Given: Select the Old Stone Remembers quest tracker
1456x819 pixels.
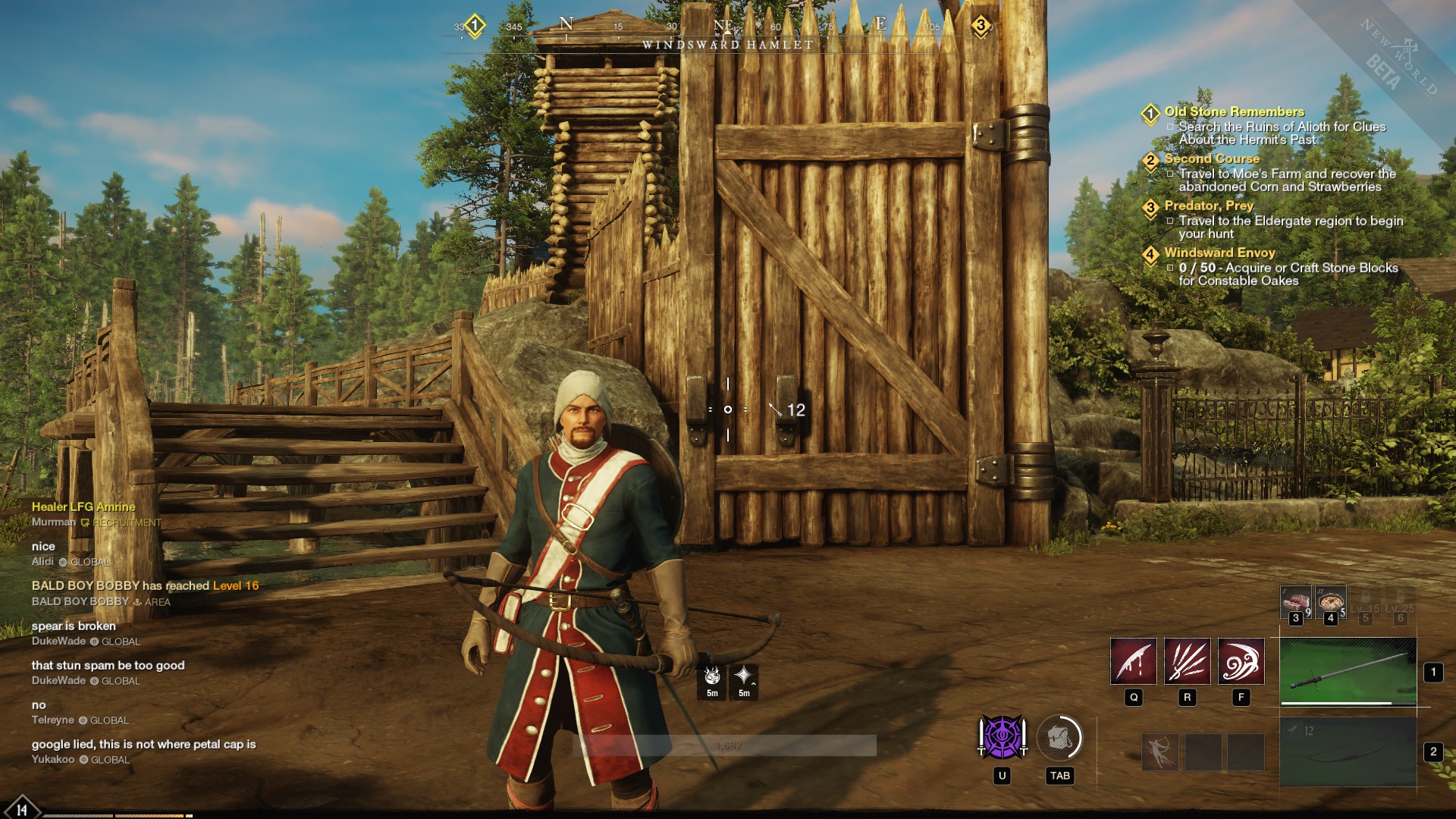Looking at the screenshot, I should tap(1234, 111).
